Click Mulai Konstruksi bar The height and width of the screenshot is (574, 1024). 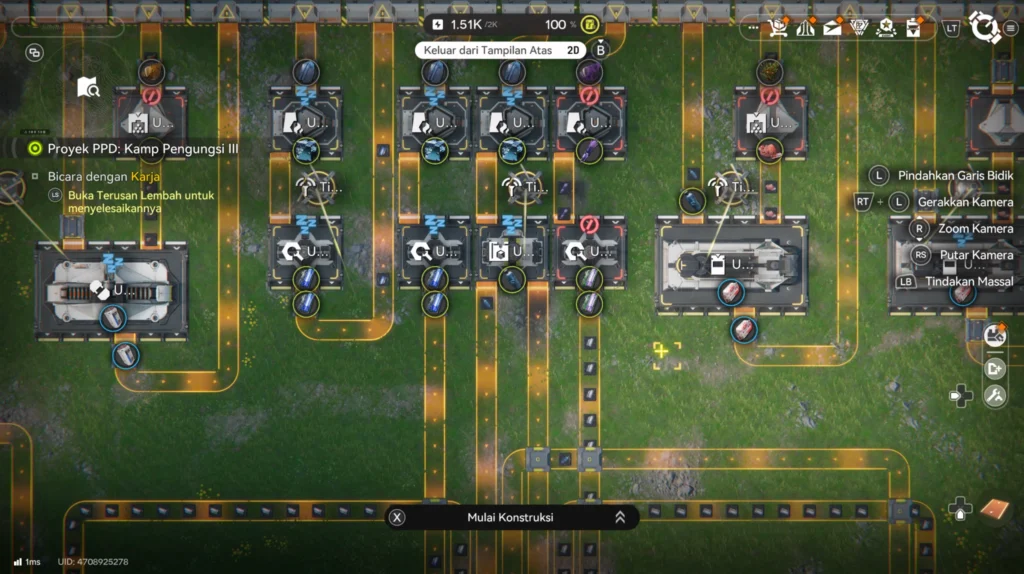pyautogui.click(x=510, y=517)
